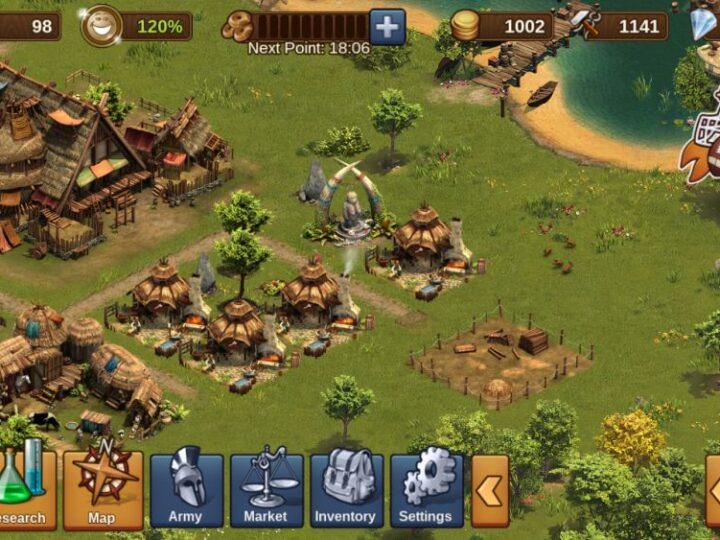This screenshot has height=540, width=720.
Task: Open the Settings menu
Action: (426, 489)
